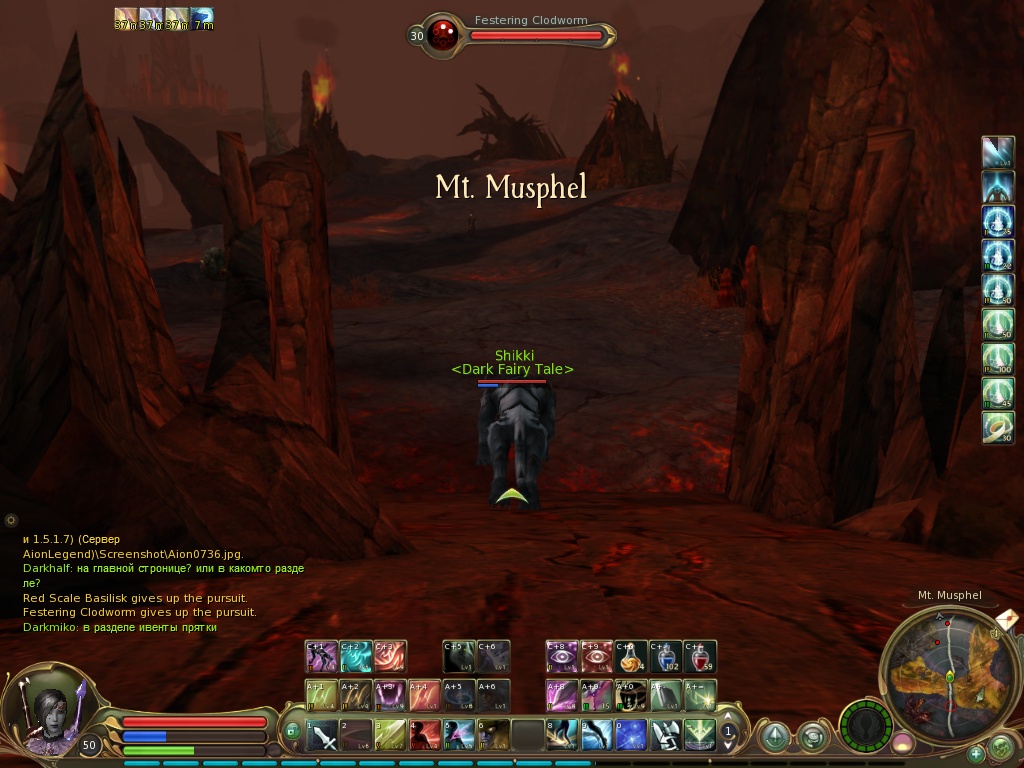Click the quickbar page up arrow
This screenshot has width=1024, height=768.
[729, 717]
